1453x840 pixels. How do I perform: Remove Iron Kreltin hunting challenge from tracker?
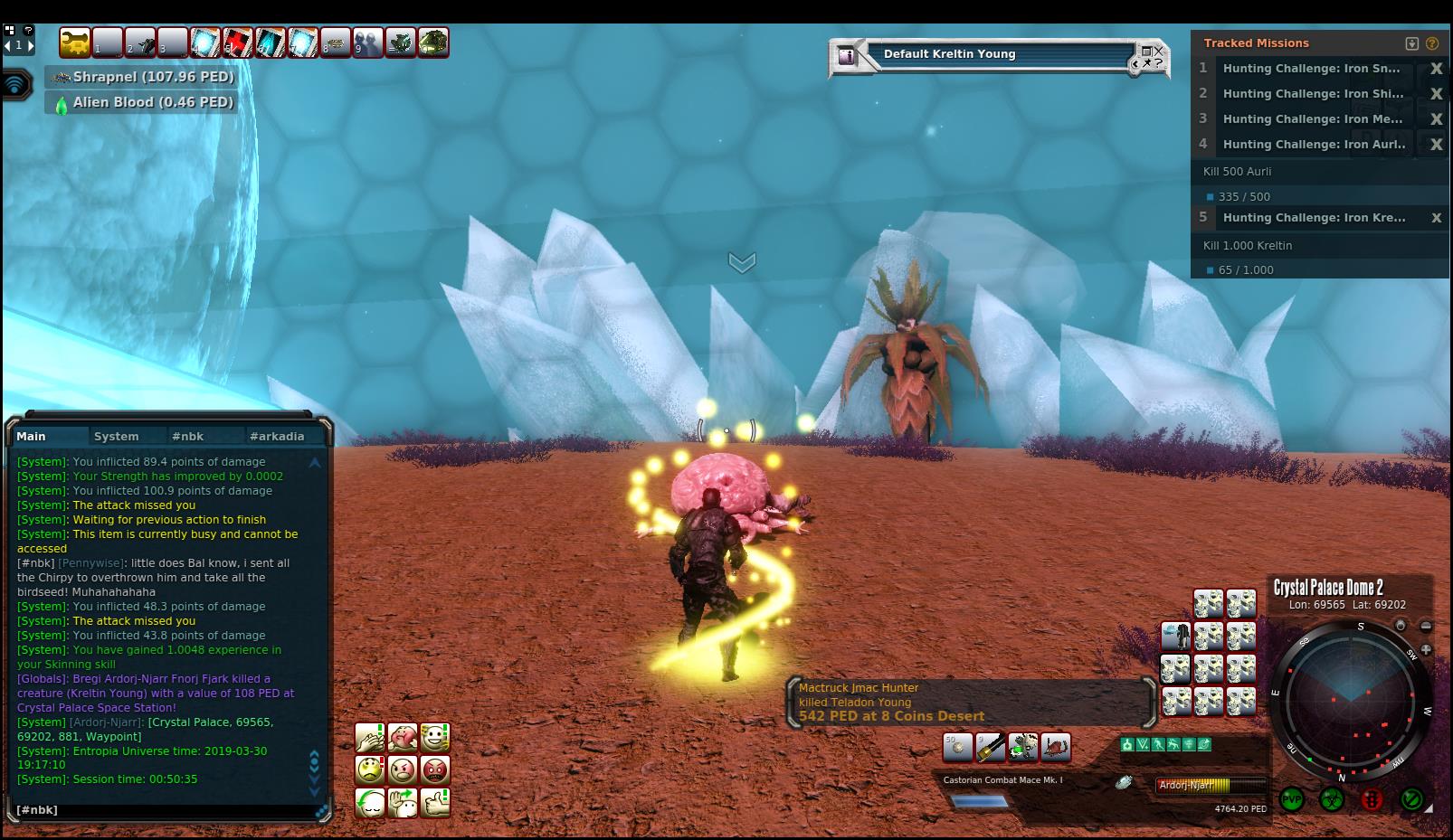click(1436, 218)
